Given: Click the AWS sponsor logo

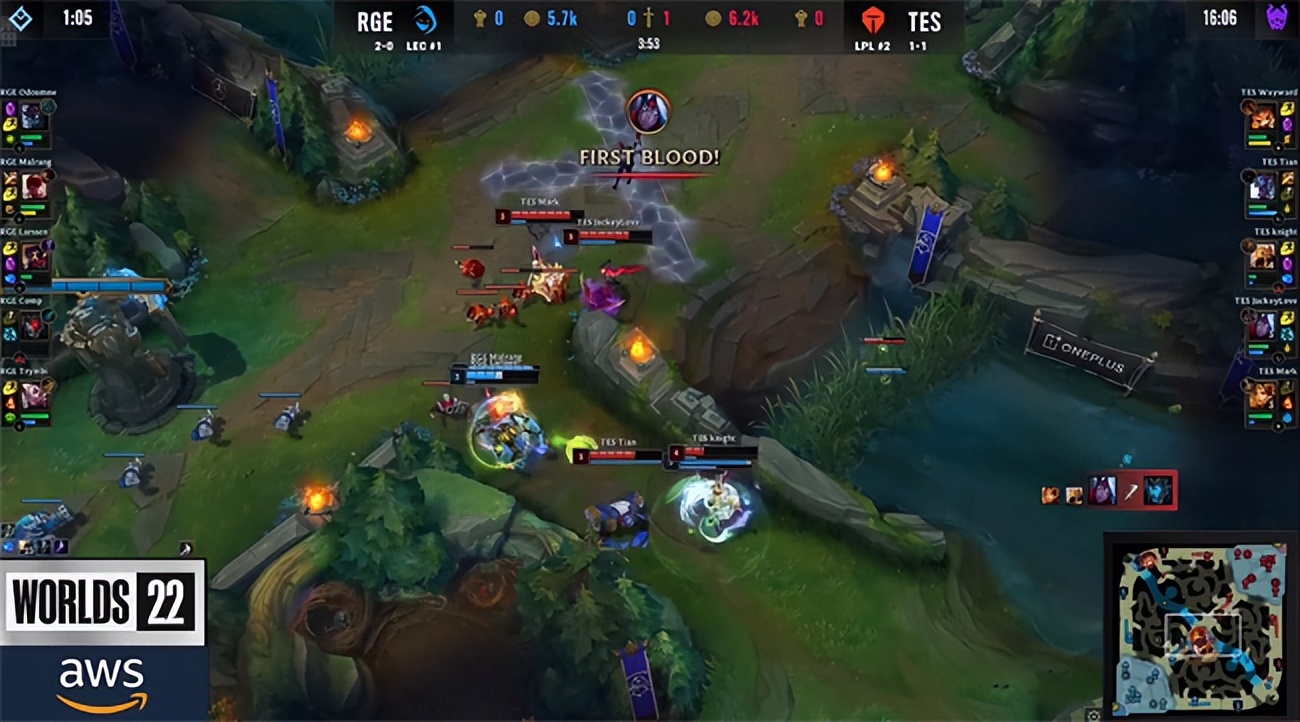Looking at the screenshot, I should (x=100, y=675).
